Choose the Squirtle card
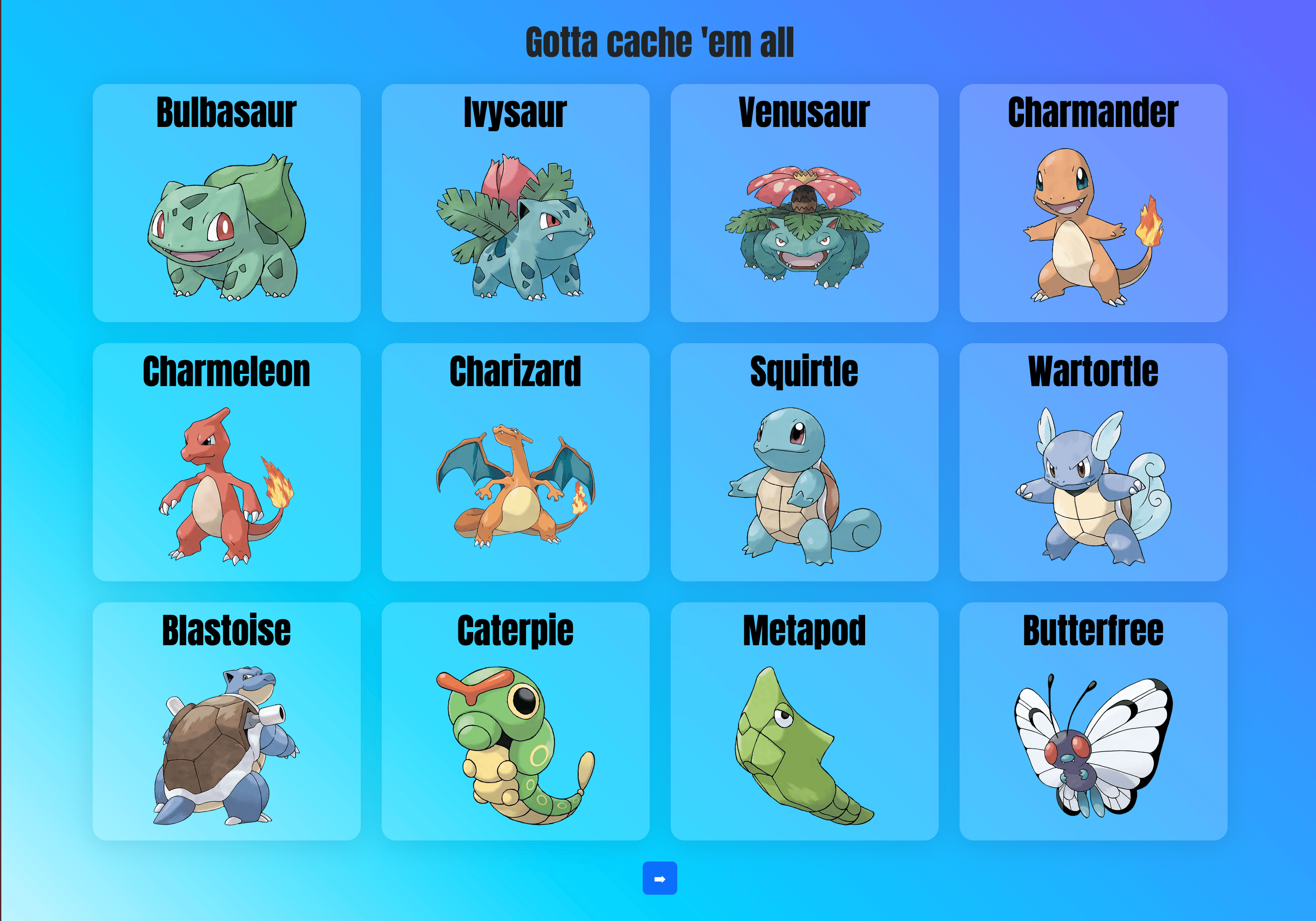Viewport: 1316px width, 921px height. [804, 462]
